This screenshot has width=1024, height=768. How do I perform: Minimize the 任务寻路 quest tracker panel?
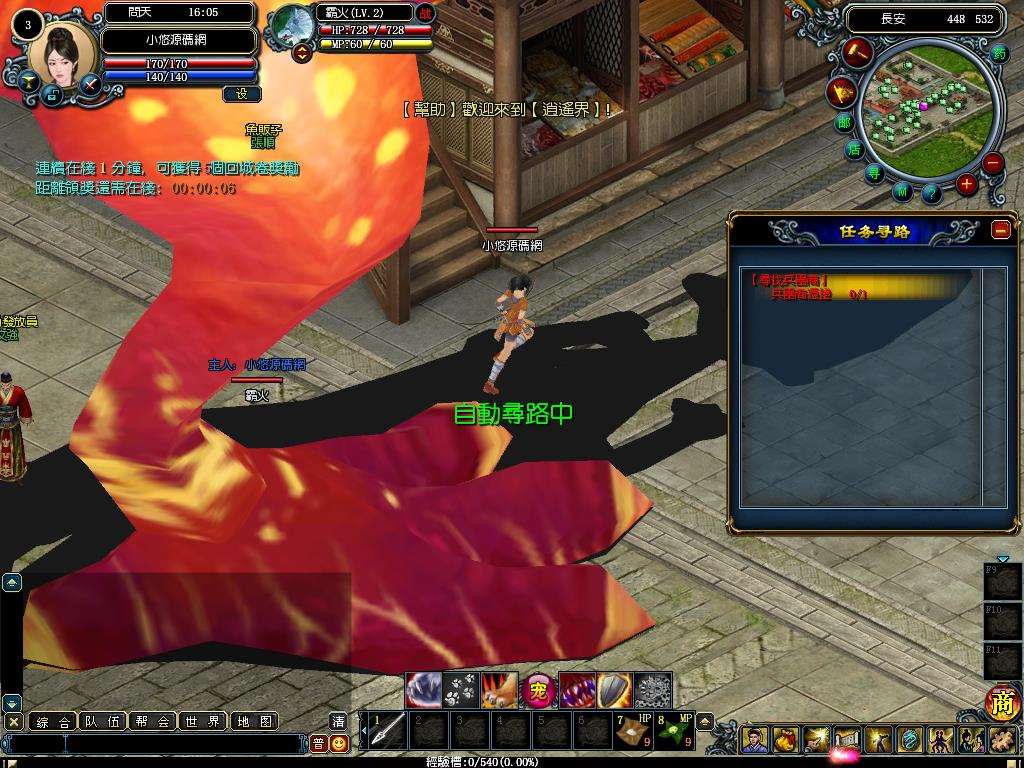[x=1000, y=229]
